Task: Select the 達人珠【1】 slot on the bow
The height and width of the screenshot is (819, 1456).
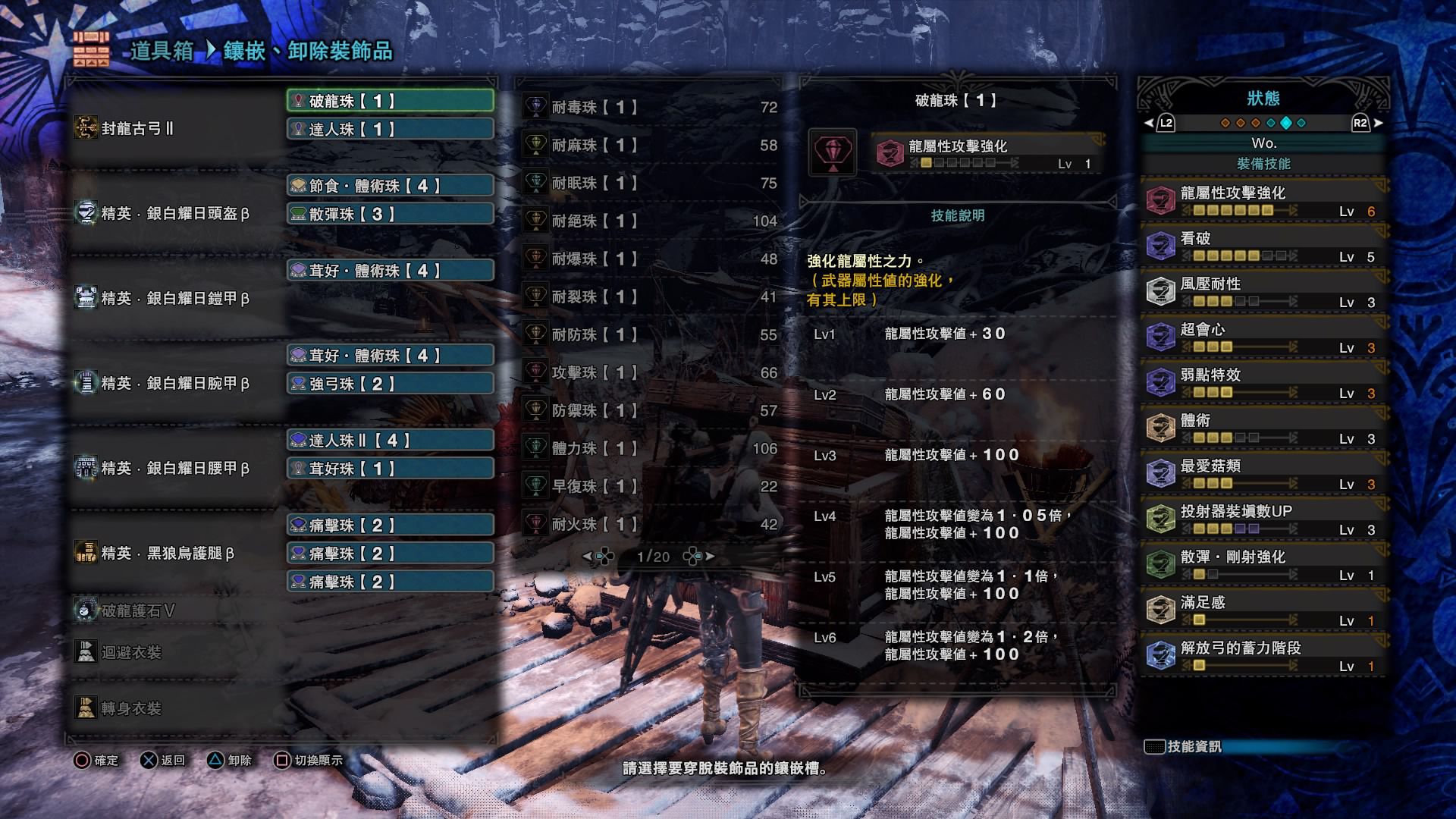Action: pos(390,130)
